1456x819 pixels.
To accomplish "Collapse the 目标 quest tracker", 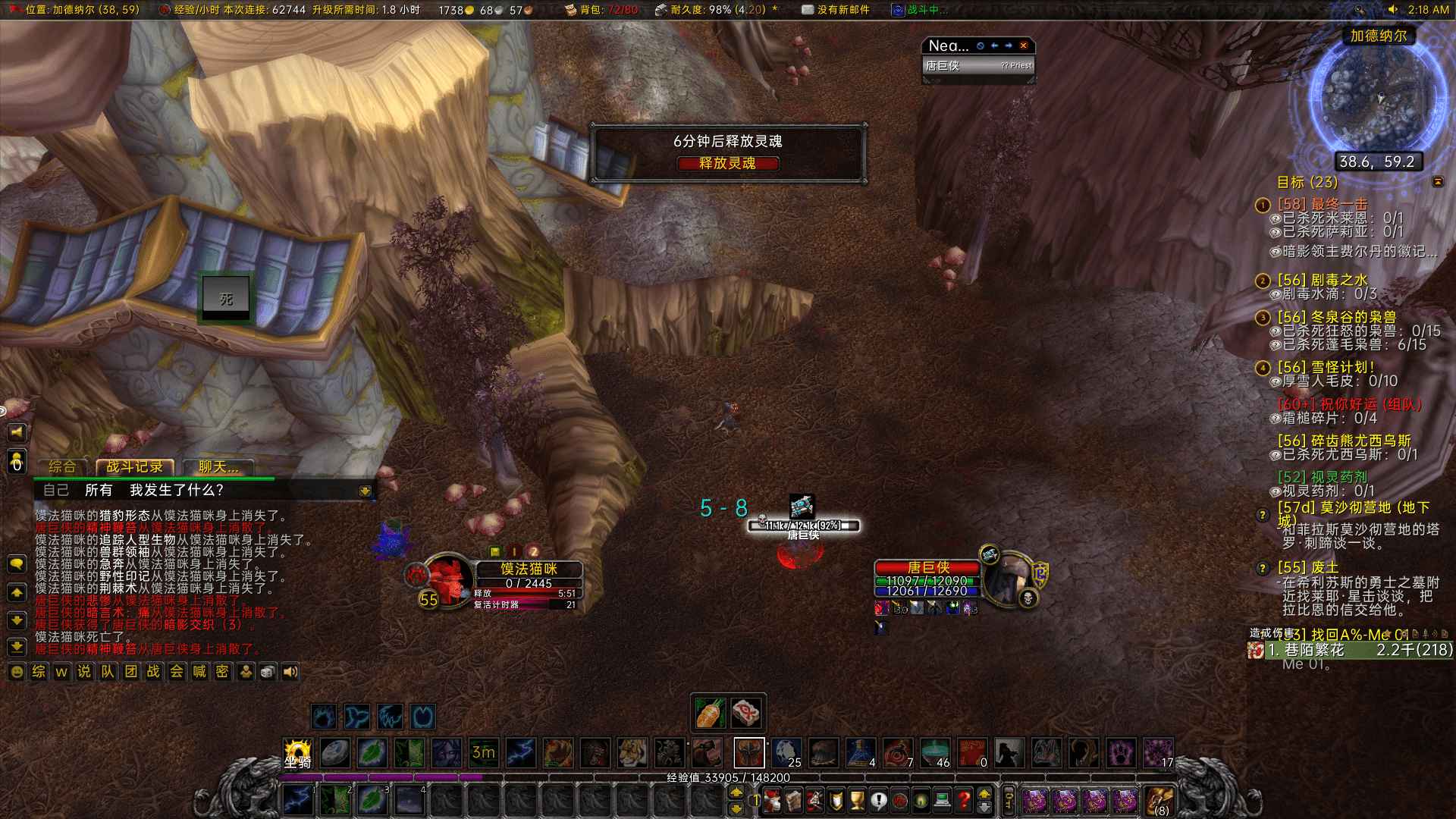I will point(1438,182).
